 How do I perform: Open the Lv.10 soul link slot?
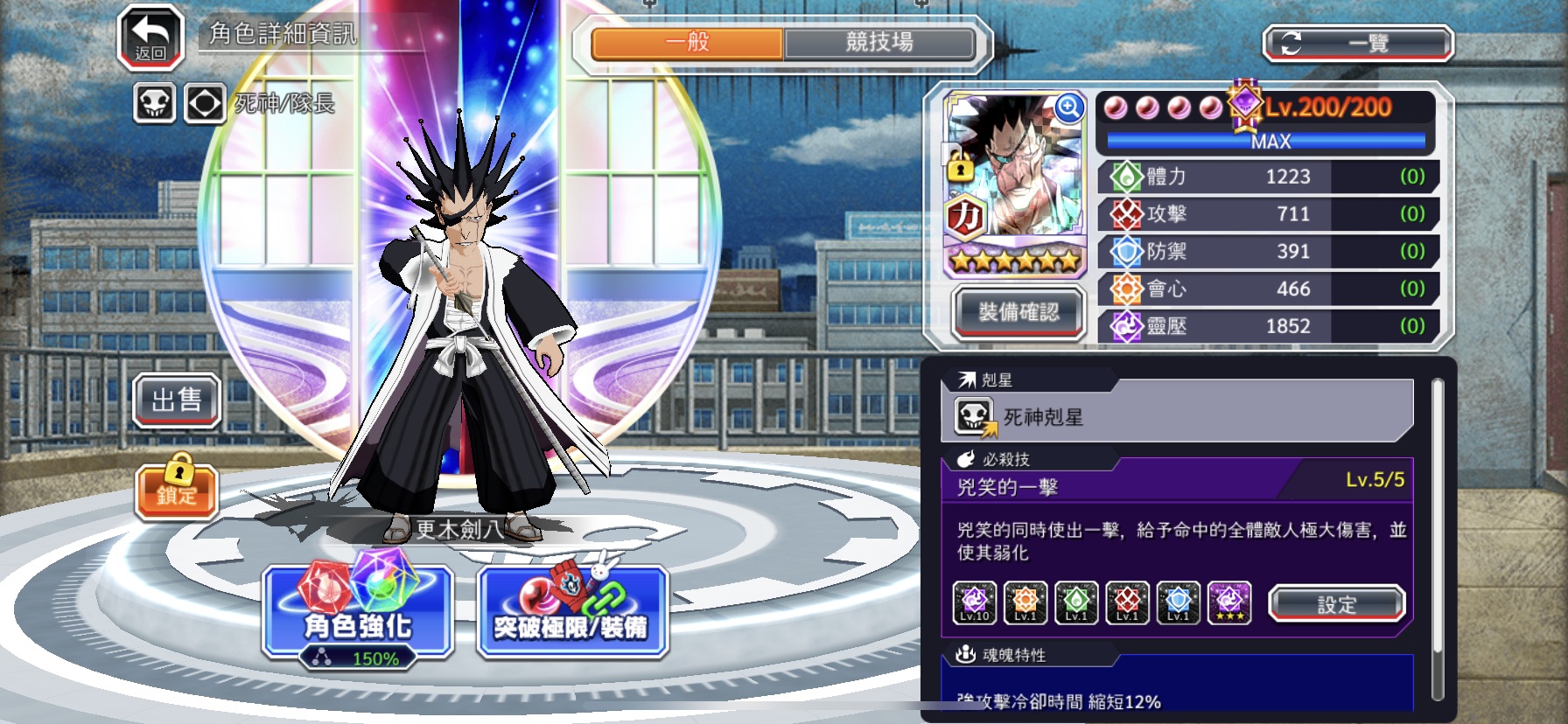tap(973, 602)
